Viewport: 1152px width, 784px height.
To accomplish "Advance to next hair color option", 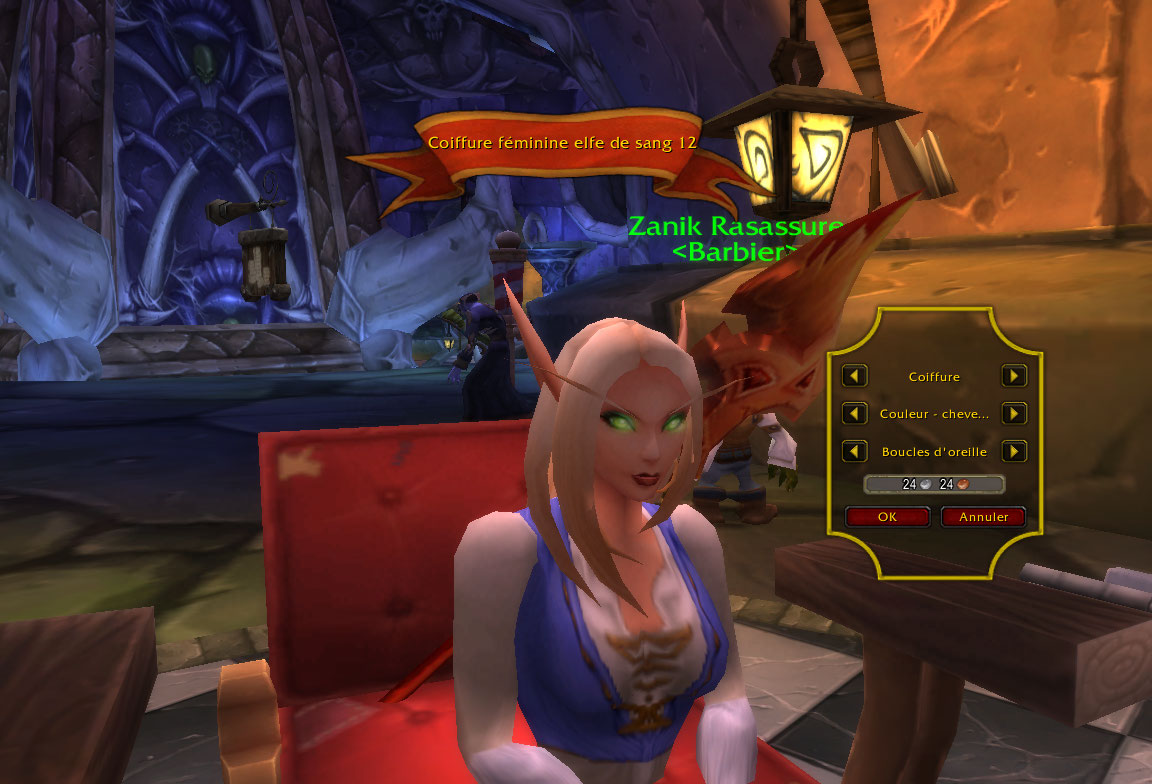I will point(1014,413).
